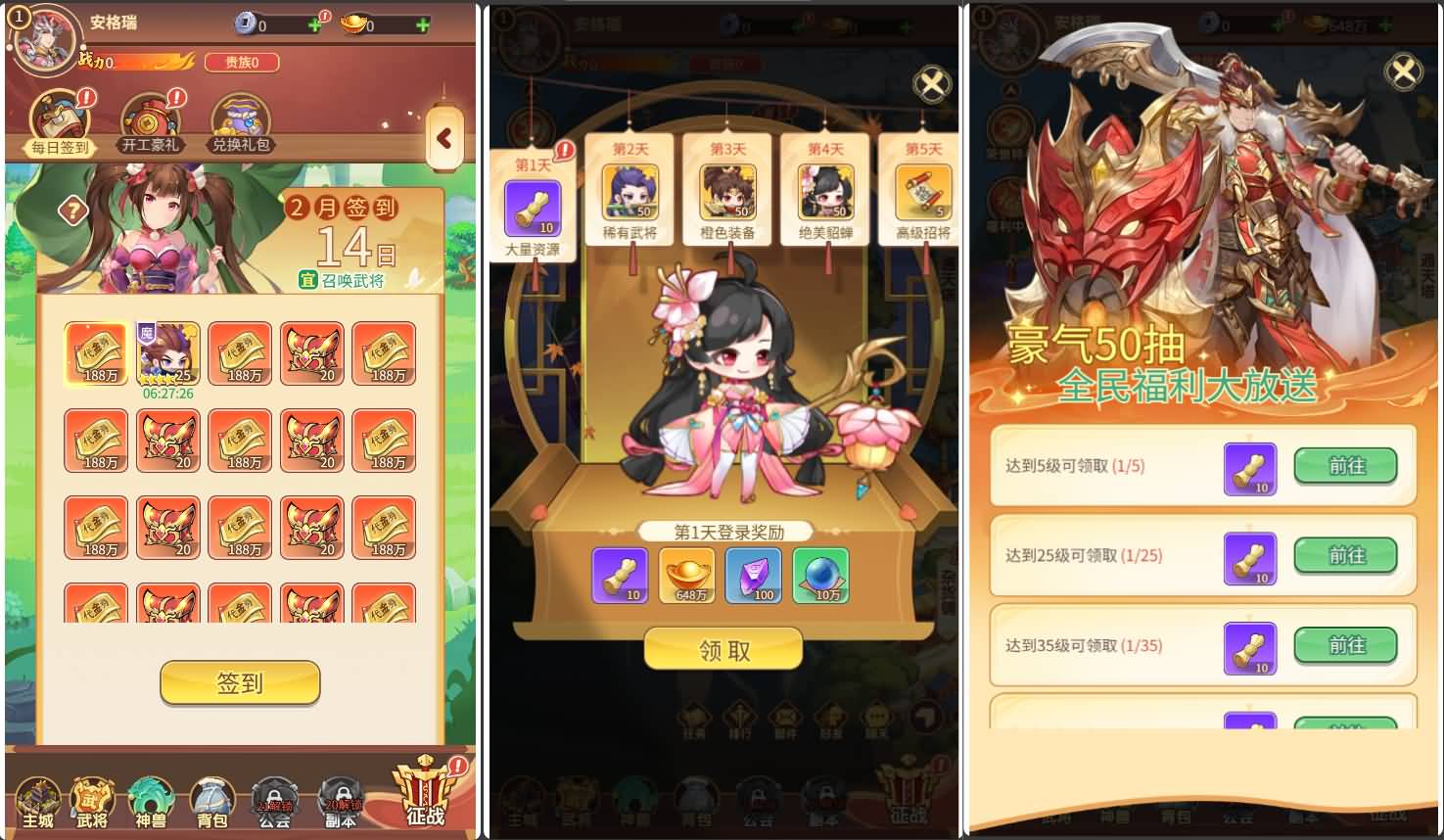Open the 每日签到 daily sign-in icon
Image resolution: width=1444 pixels, height=840 pixels.
pos(57,117)
